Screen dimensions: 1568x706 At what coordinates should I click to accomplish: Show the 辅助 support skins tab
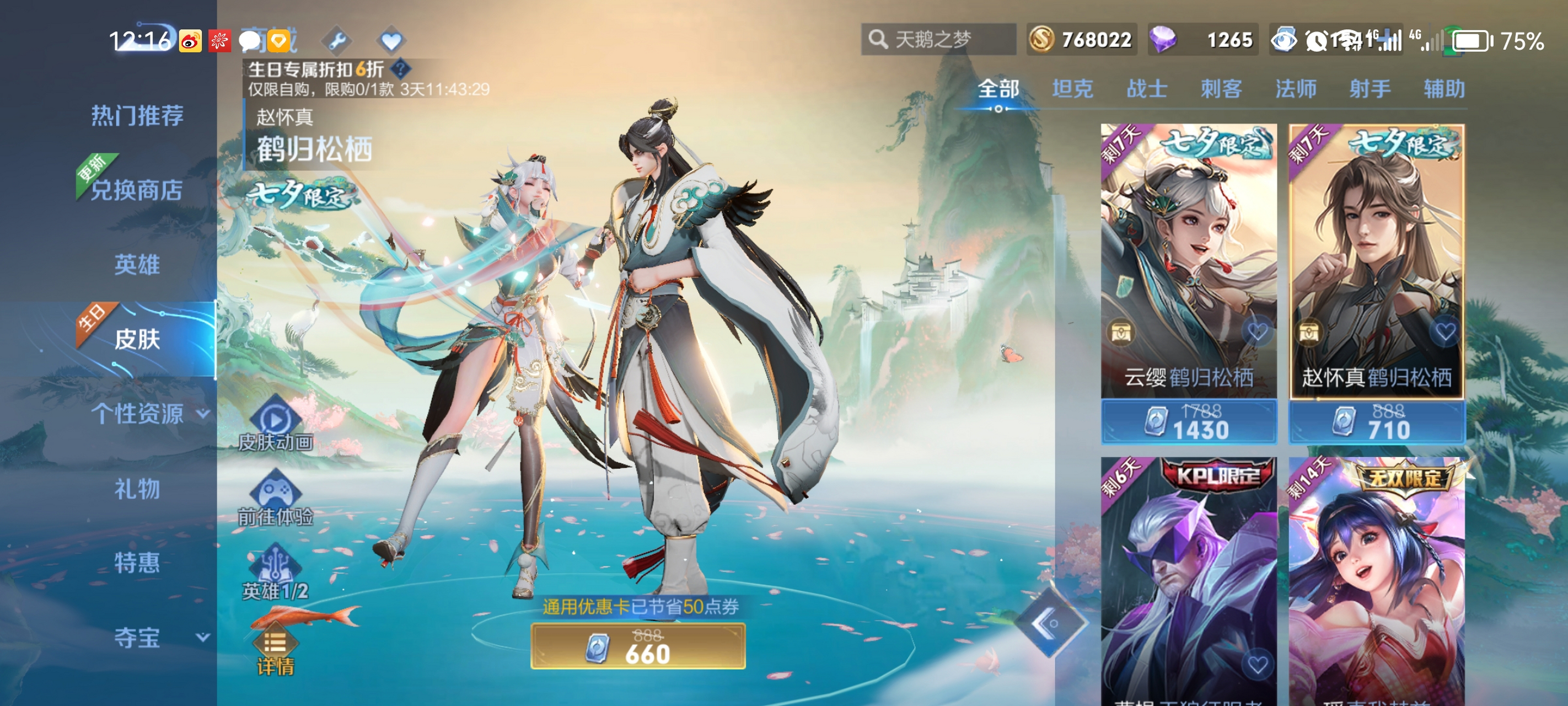click(x=1444, y=89)
